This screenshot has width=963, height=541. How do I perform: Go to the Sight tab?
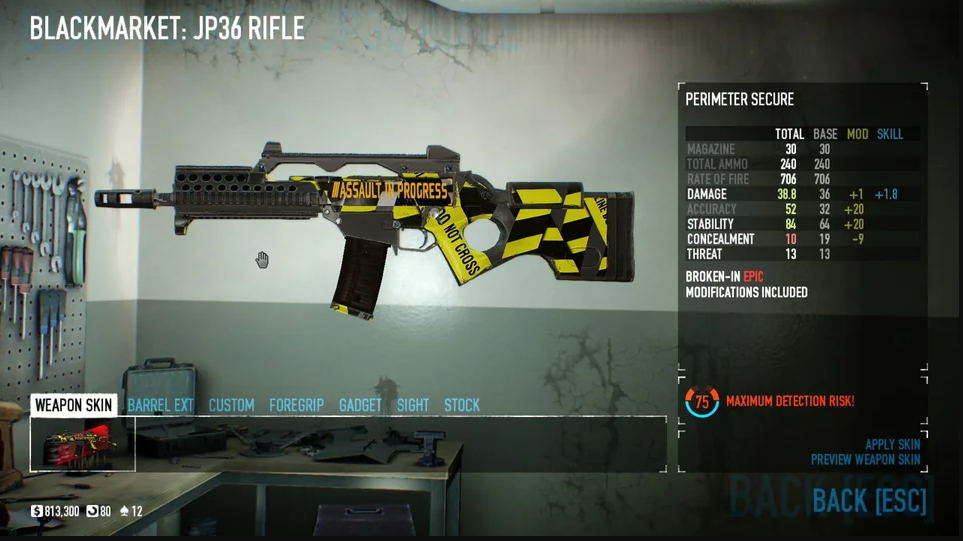coord(412,405)
